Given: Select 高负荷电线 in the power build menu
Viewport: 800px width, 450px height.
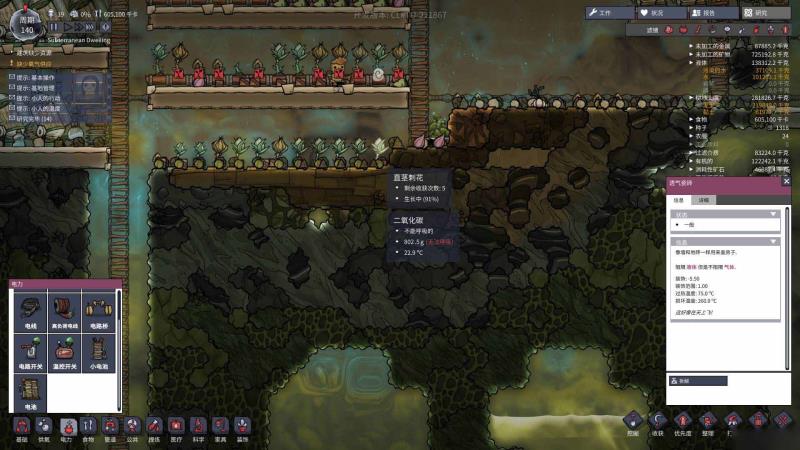Looking at the screenshot, I should 65,312.
